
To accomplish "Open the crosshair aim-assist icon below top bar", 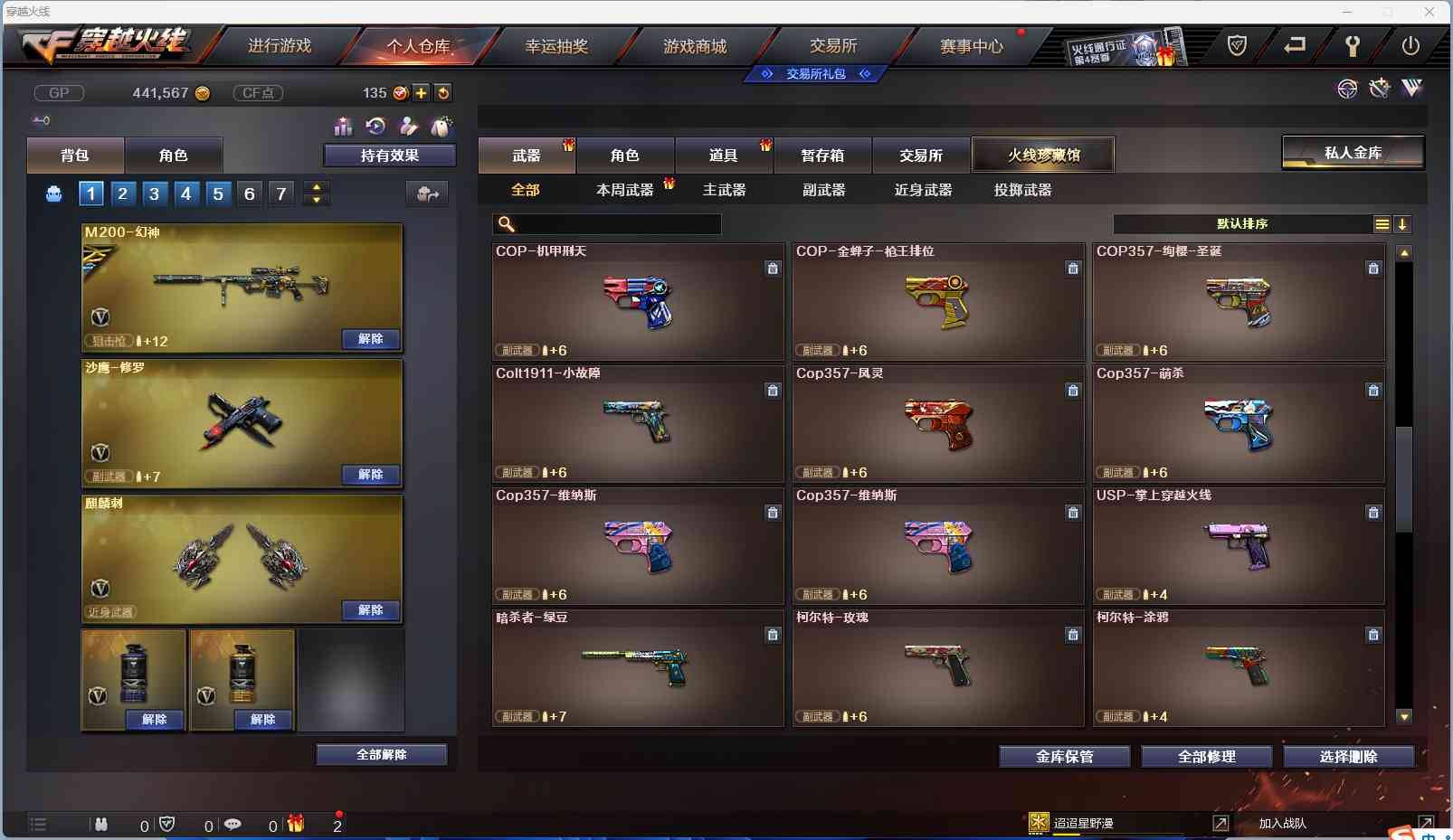I will click(x=1347, y=88).
